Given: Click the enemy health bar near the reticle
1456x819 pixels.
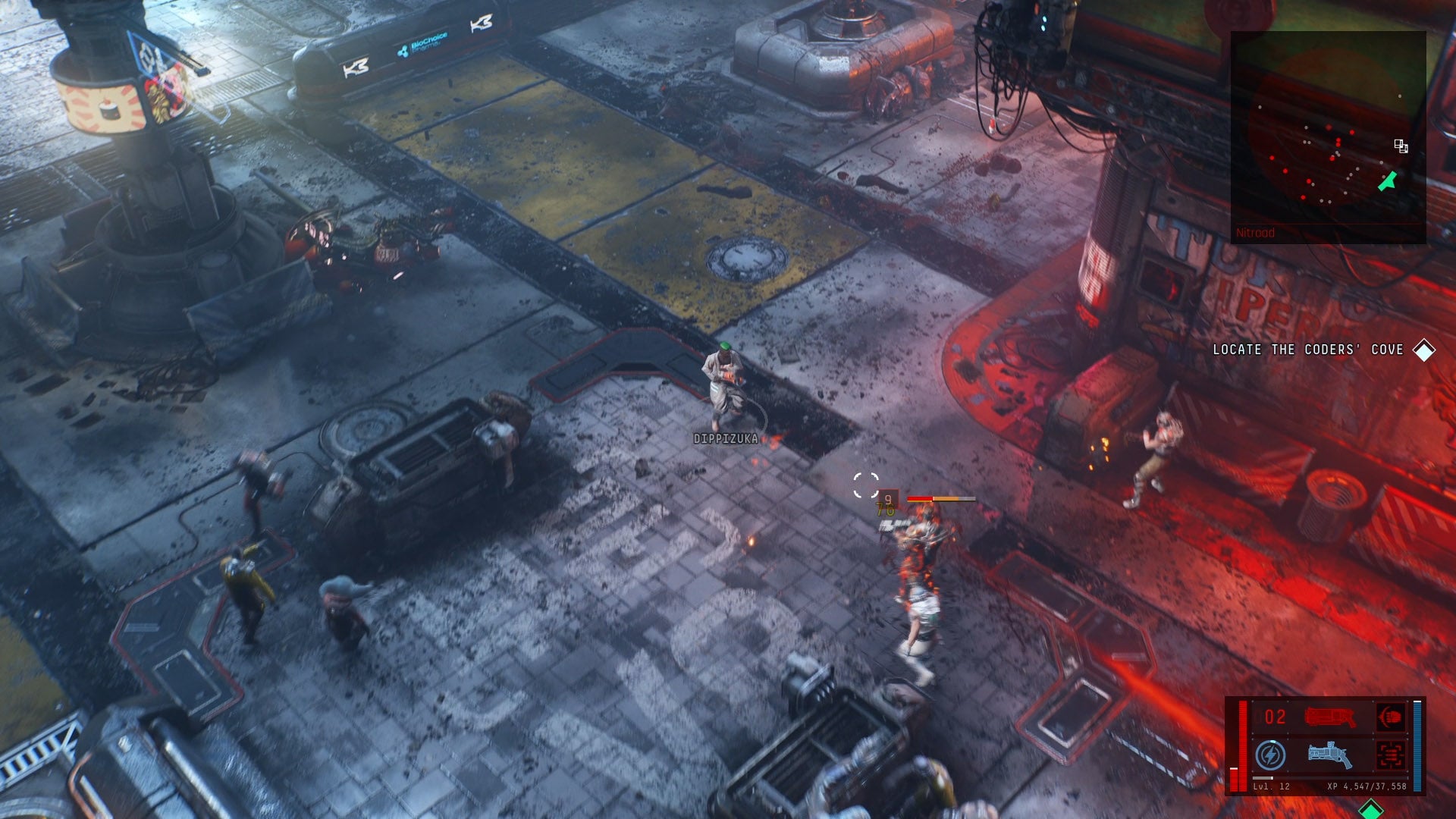Looking at the screenshot, I should pyautogui.click(x=937, y=499).
